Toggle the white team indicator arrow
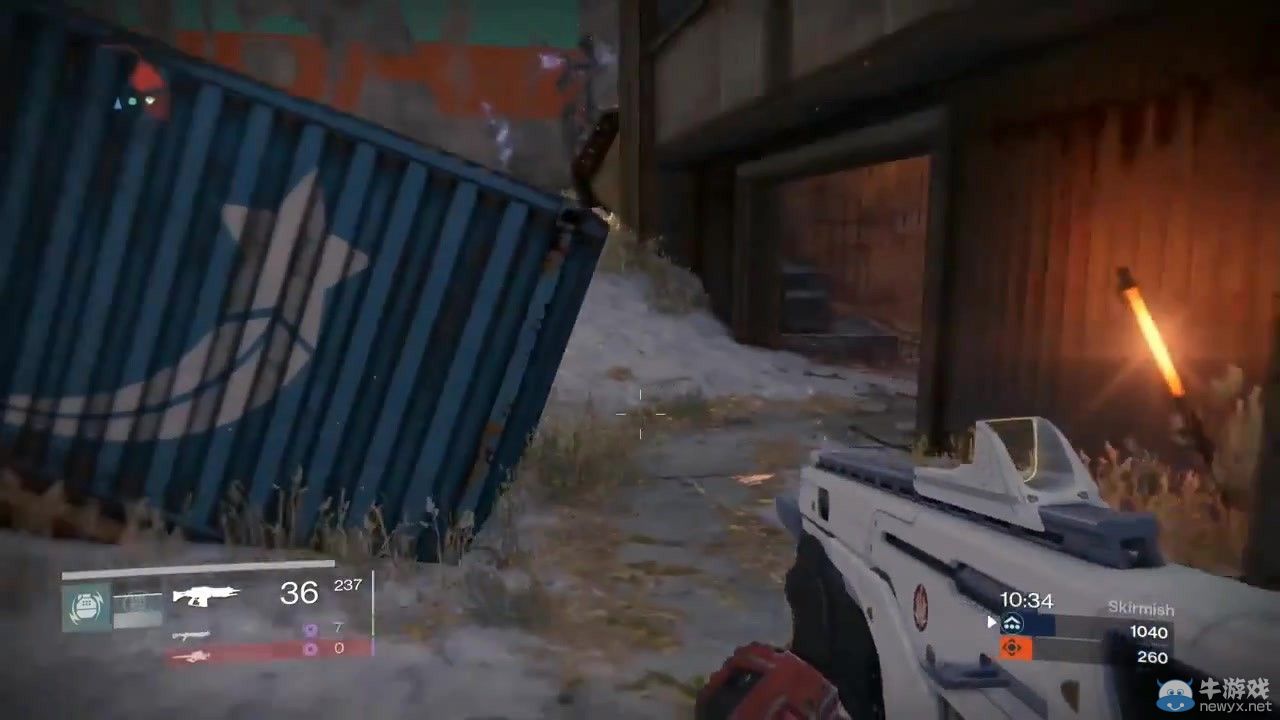The image size is (1280, 720). point(991,621)
